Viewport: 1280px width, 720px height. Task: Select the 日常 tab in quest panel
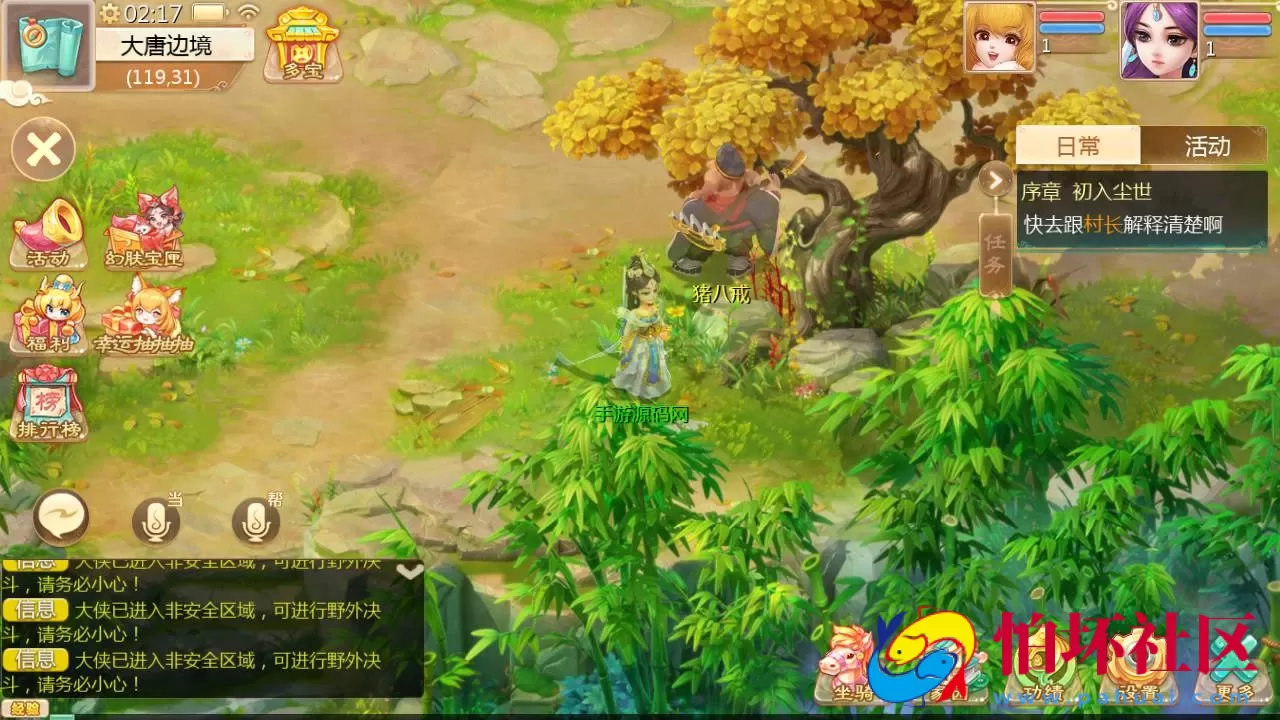pos(1079,146)
